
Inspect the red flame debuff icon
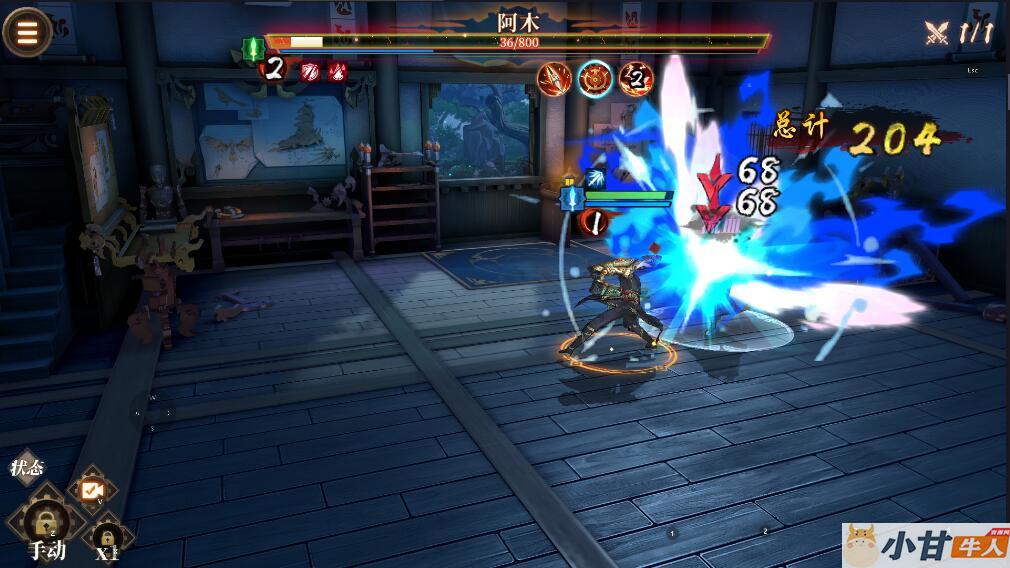pyautogui.click(x=338, y=70)
